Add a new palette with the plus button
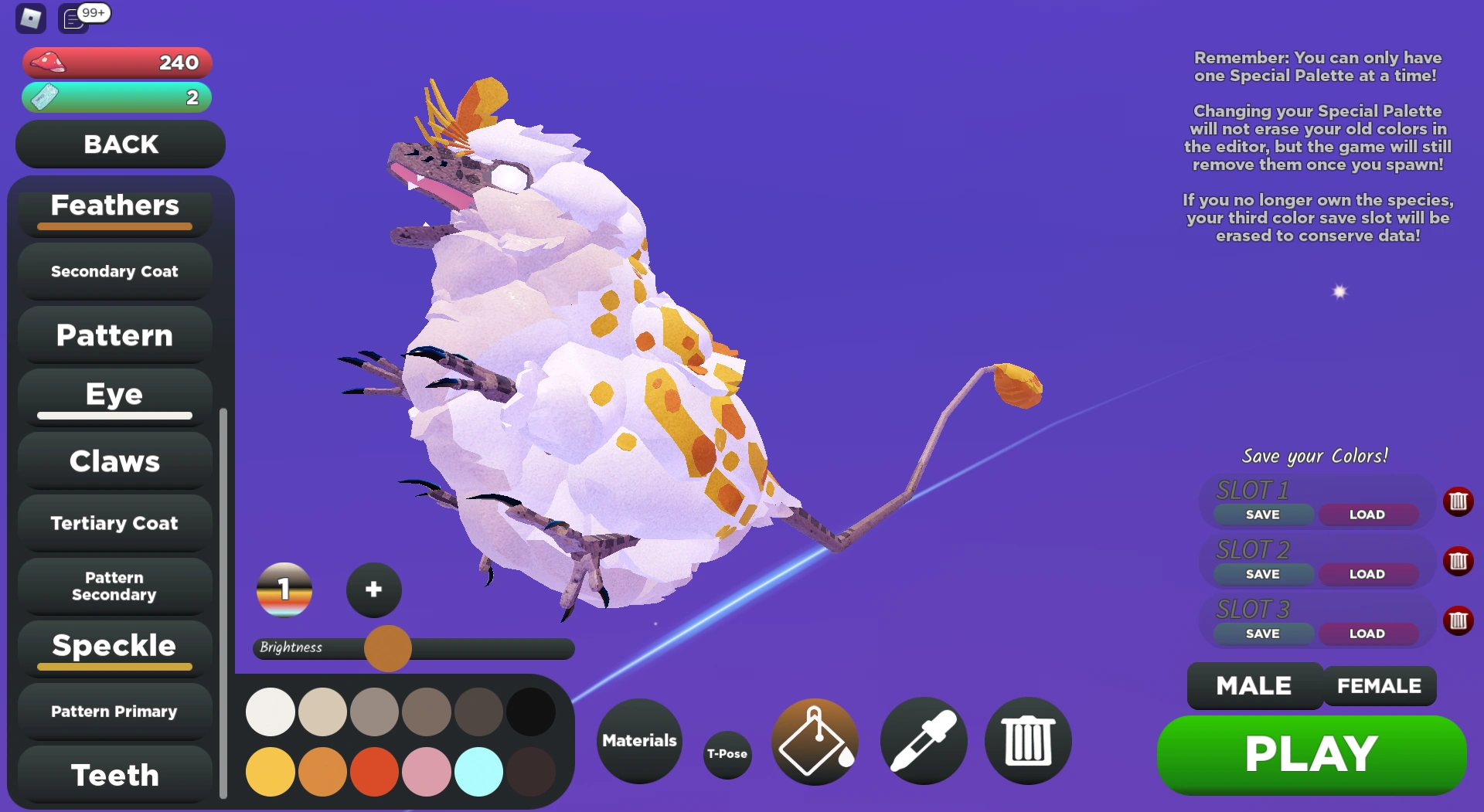This screenshot has height=812, width=1484. 373,589
